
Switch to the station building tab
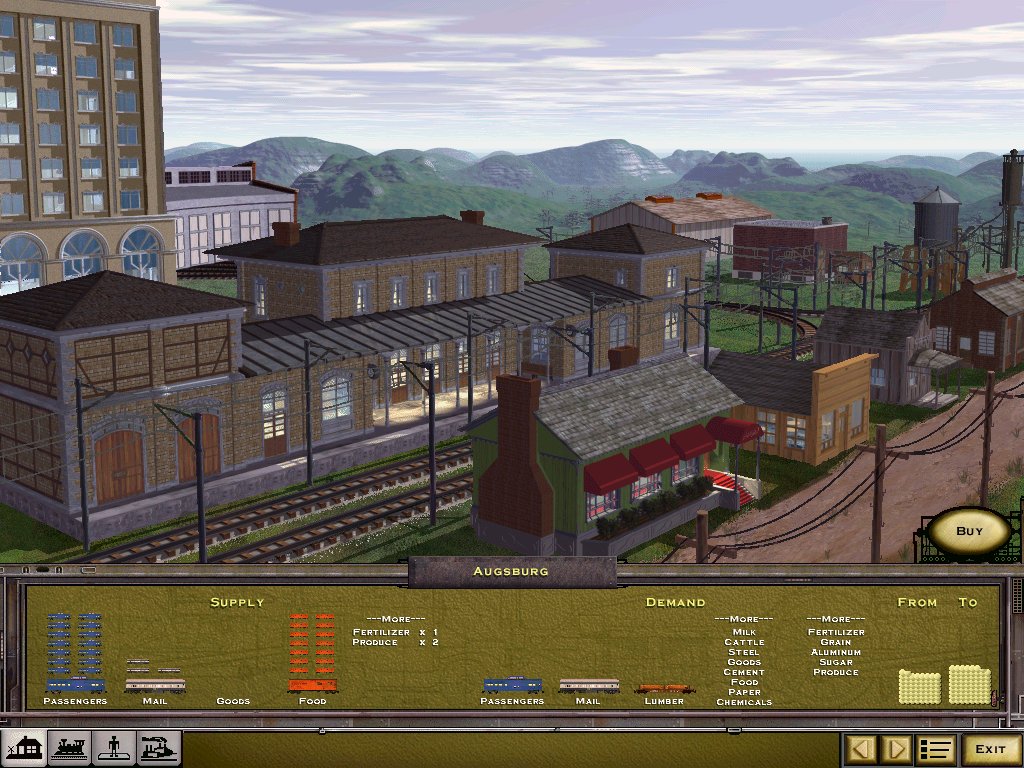[x=24, y=748]
